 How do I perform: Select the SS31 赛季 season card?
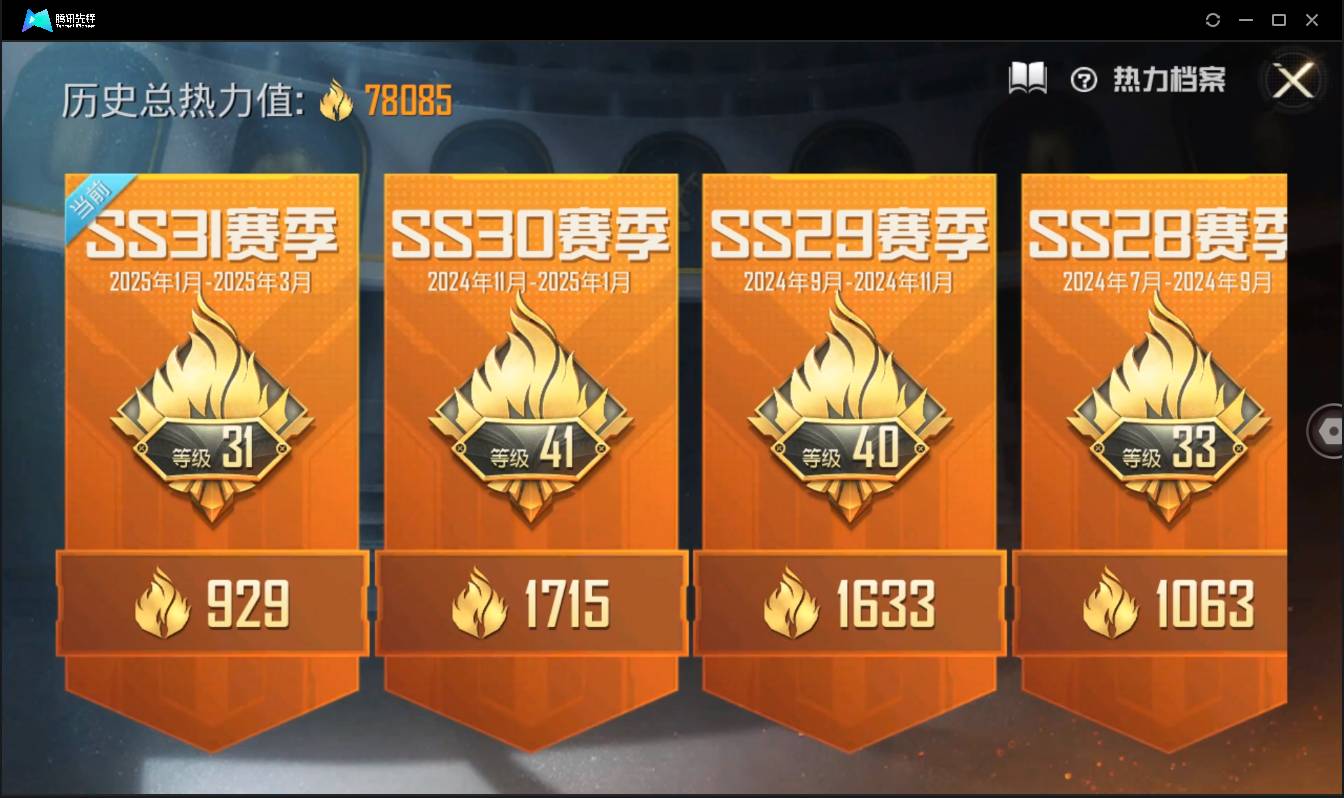pos(211,230)
